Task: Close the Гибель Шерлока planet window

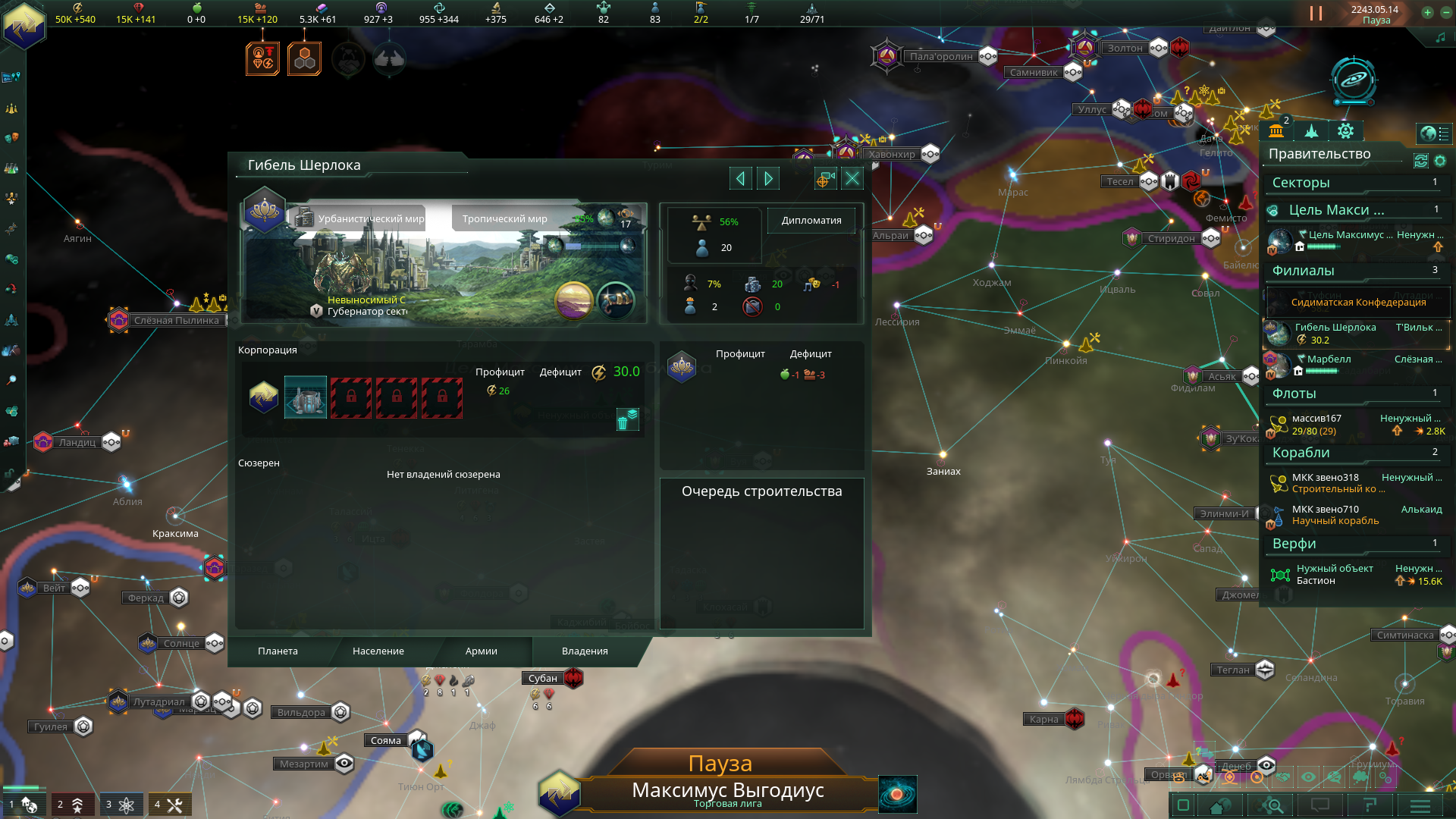Action: 852,178
